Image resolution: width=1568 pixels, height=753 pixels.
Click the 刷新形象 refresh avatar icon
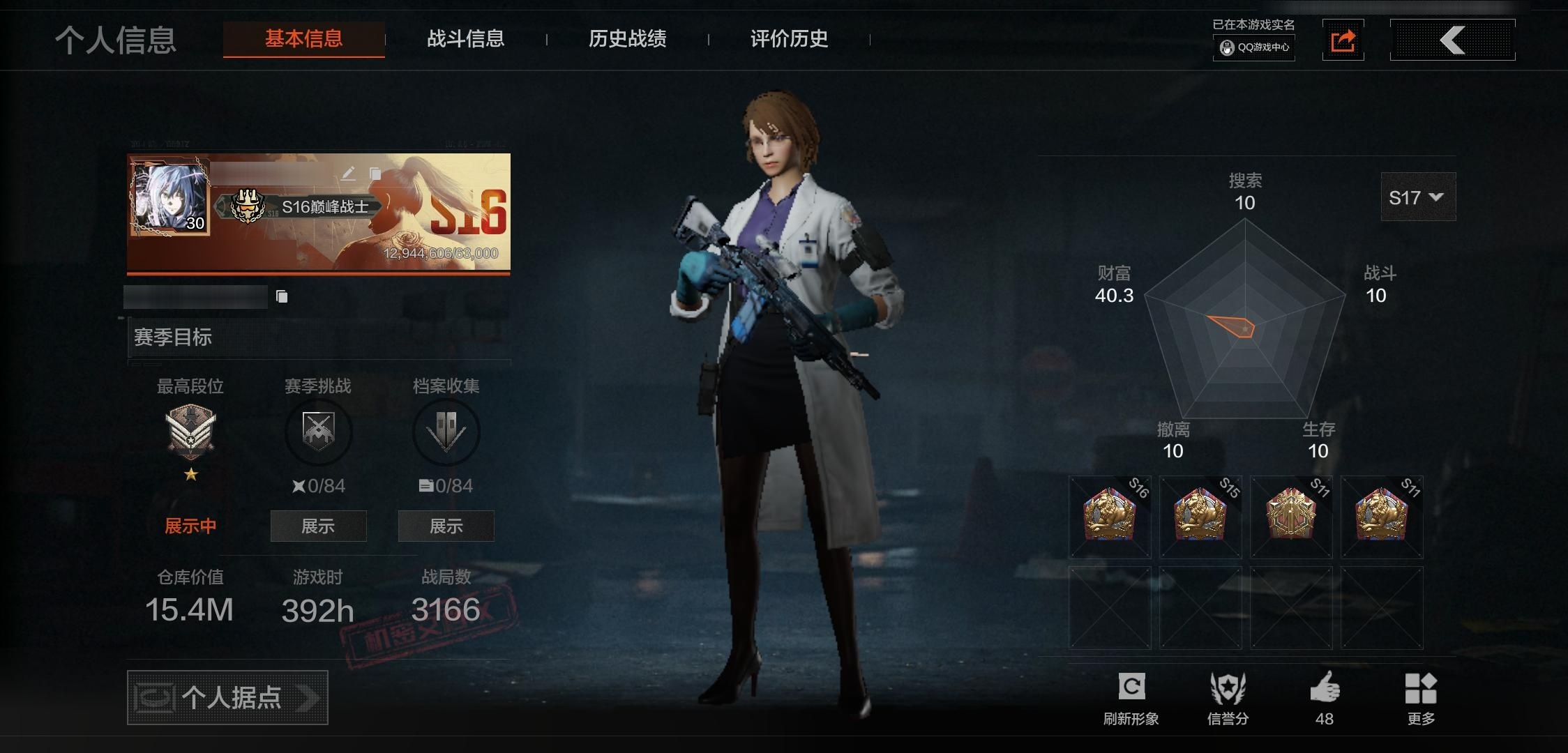click(1133, 687)
